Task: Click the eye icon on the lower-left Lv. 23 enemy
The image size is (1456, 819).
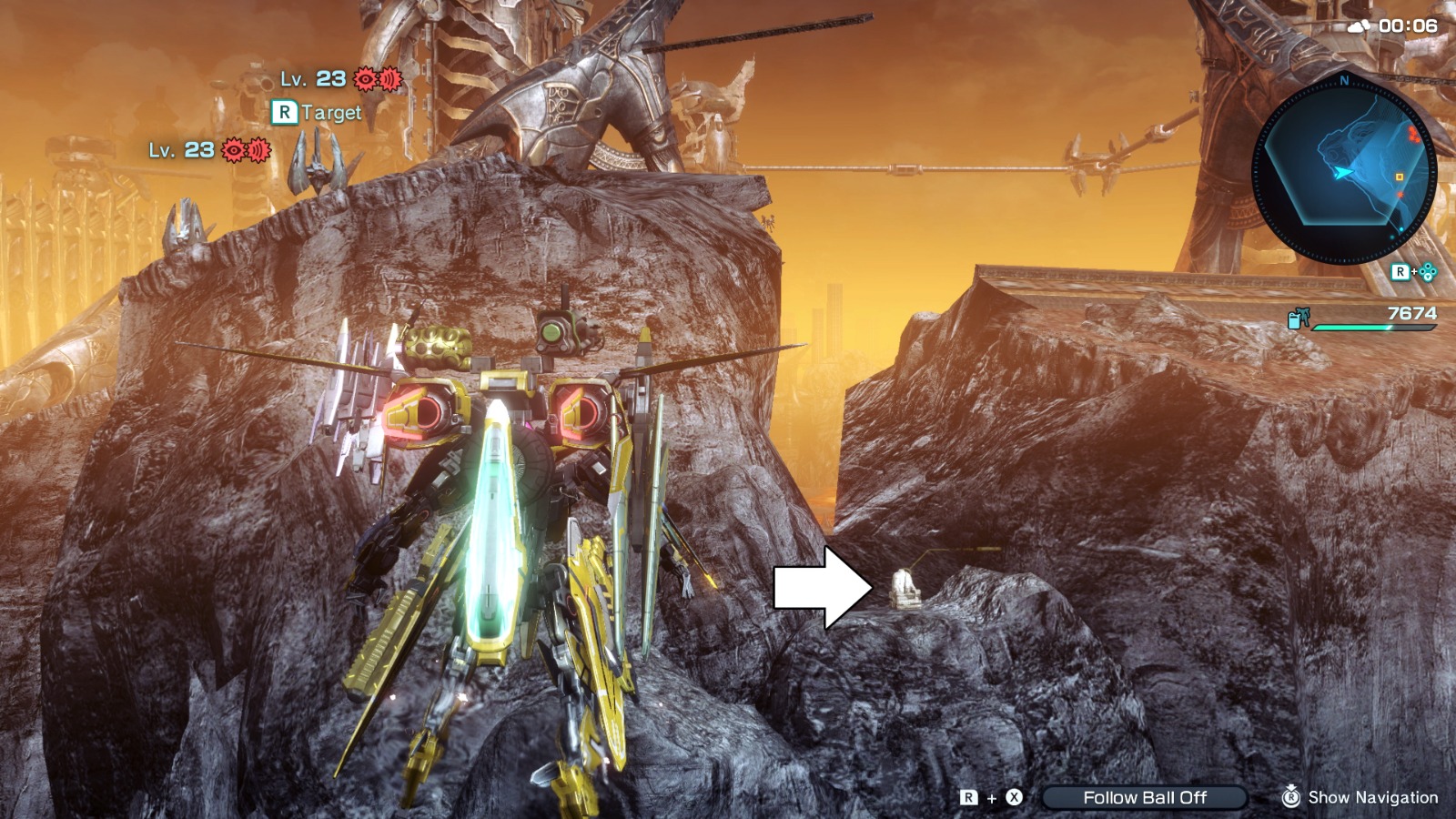Action: click(233, 148)
